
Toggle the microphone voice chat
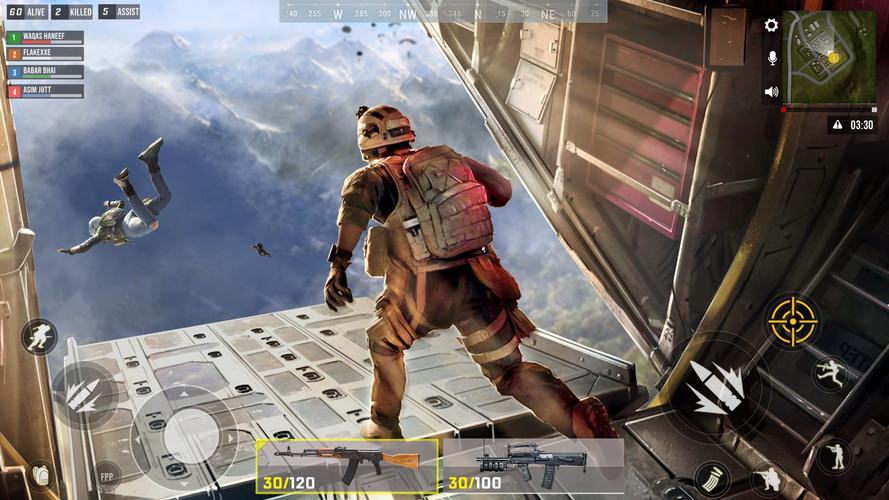click(x=771, y=58)
